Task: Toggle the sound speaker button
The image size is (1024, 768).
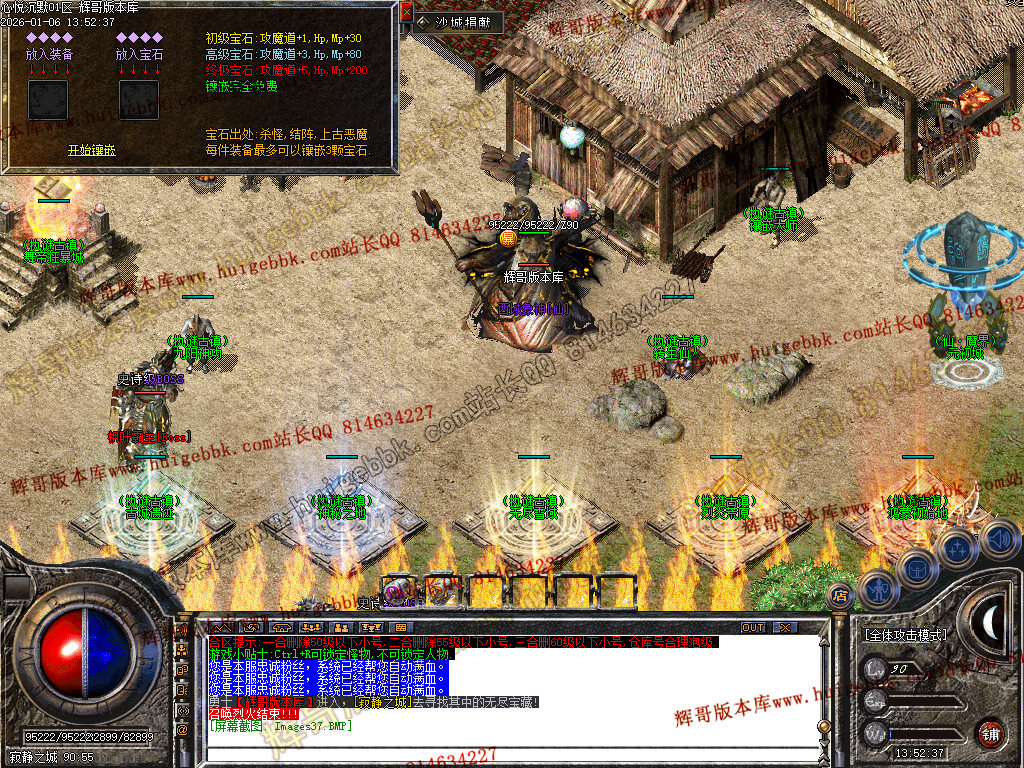Action: point(999,540)
